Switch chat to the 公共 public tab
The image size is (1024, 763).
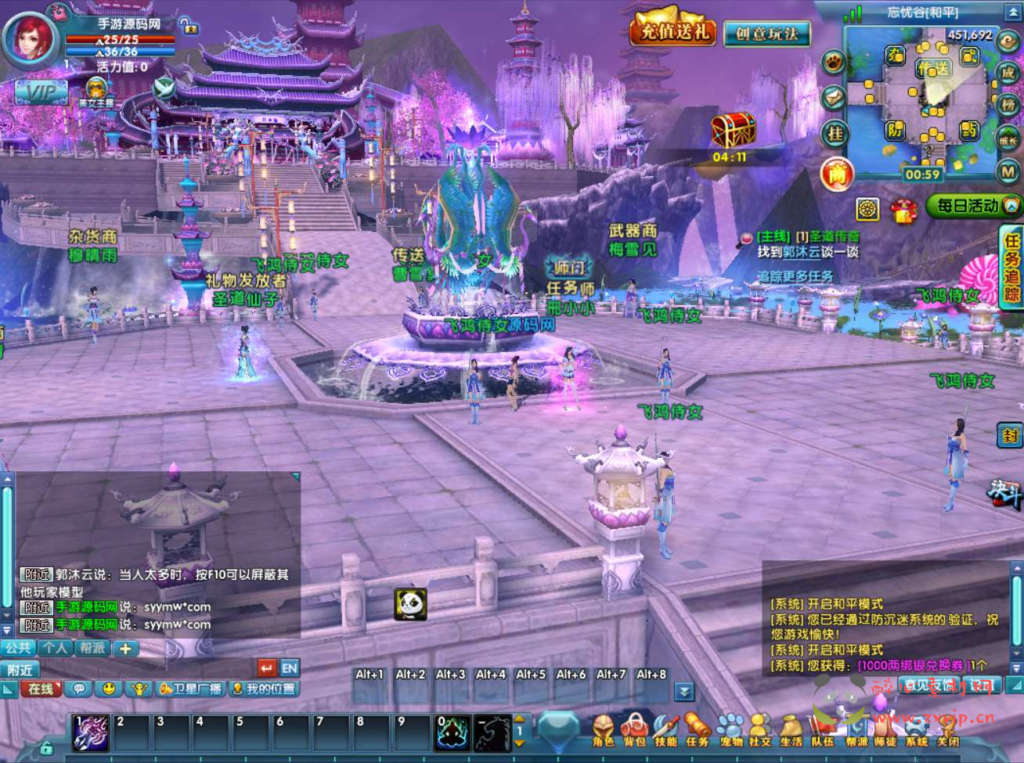[18, 648]
